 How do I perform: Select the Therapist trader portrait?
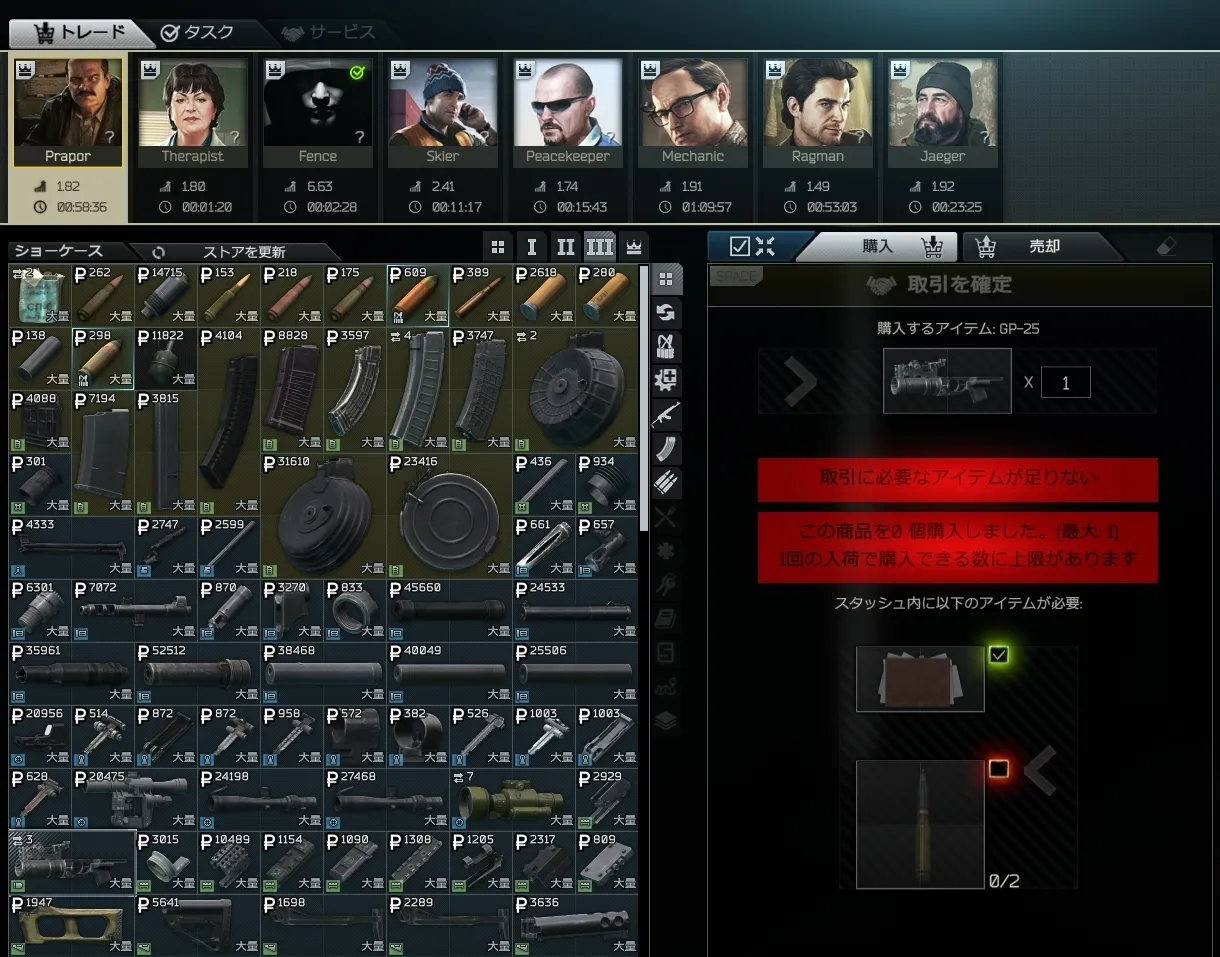coord(192,112)
